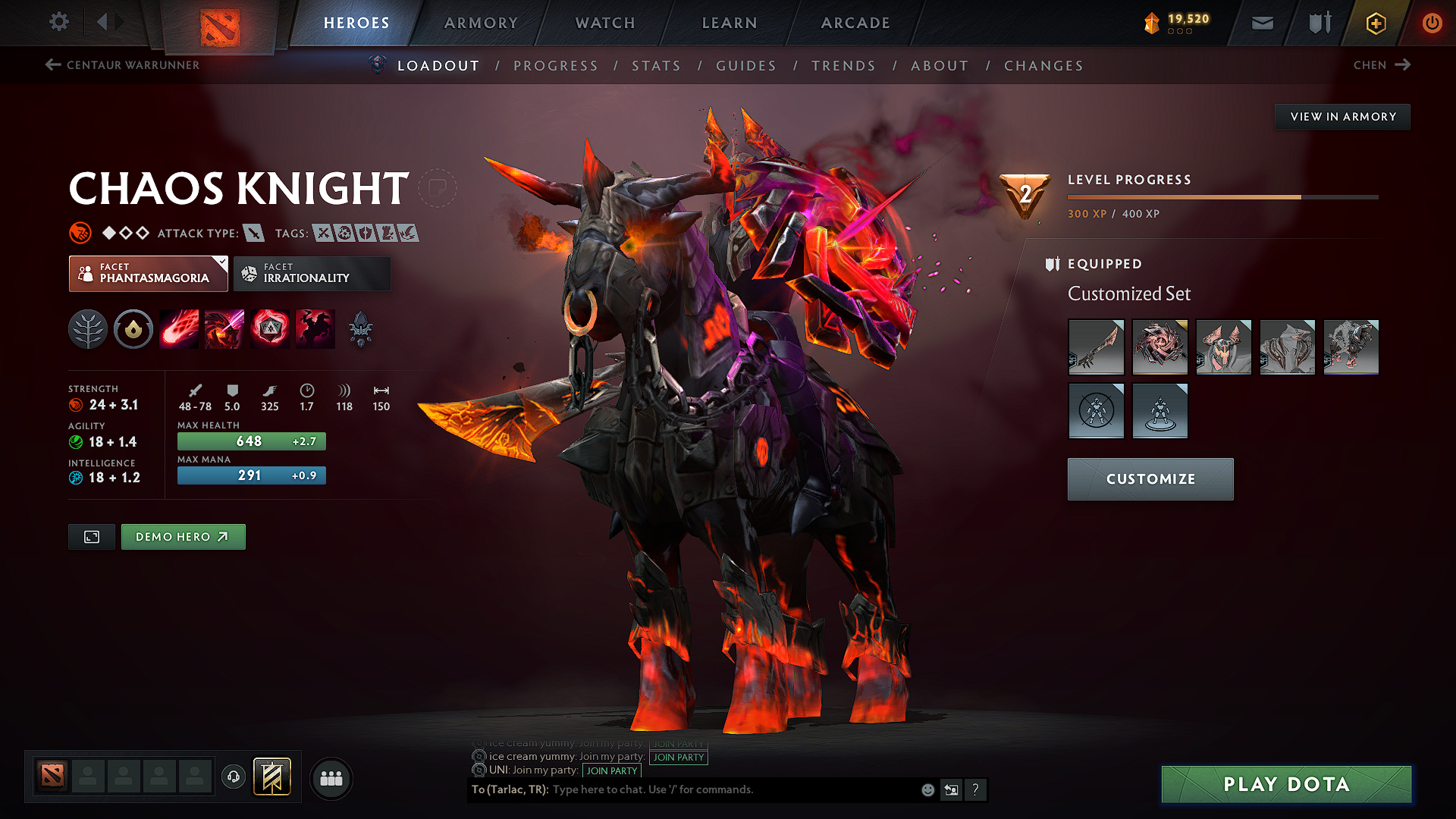The image size is (1456, 819).
Task: Click the Dota Plus subscription icon
Action: pyautogui.click(x=1375, y=23)
